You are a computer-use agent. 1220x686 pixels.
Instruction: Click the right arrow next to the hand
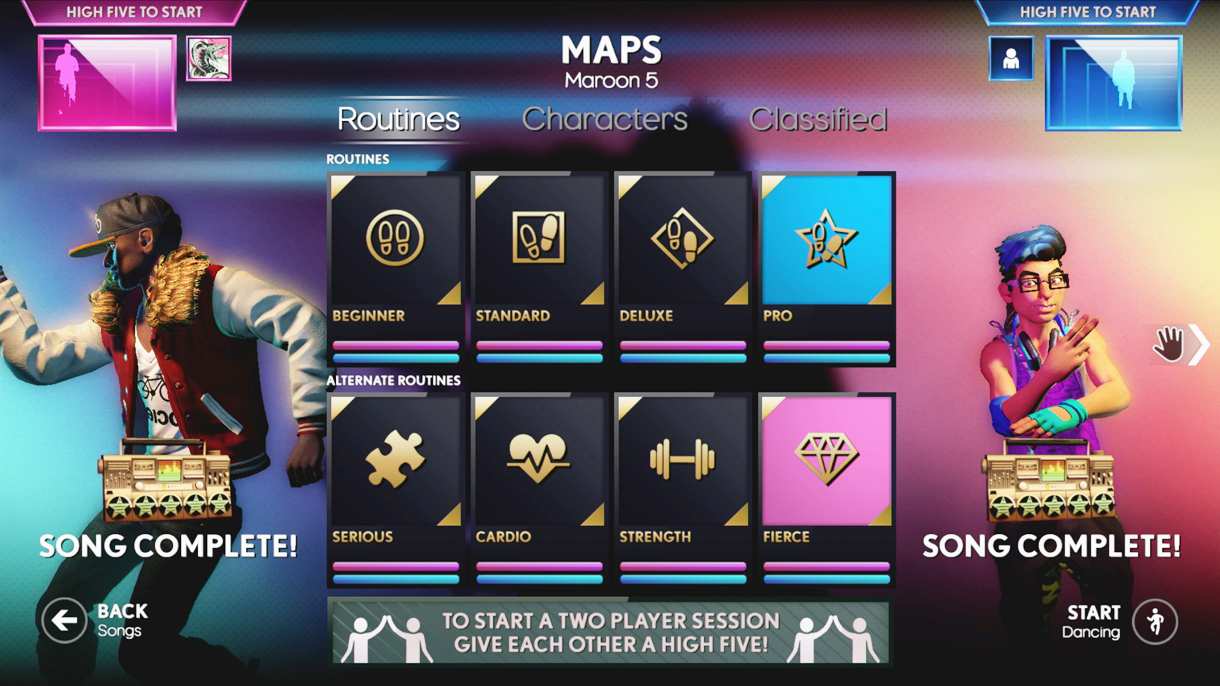pos(1199,345)
